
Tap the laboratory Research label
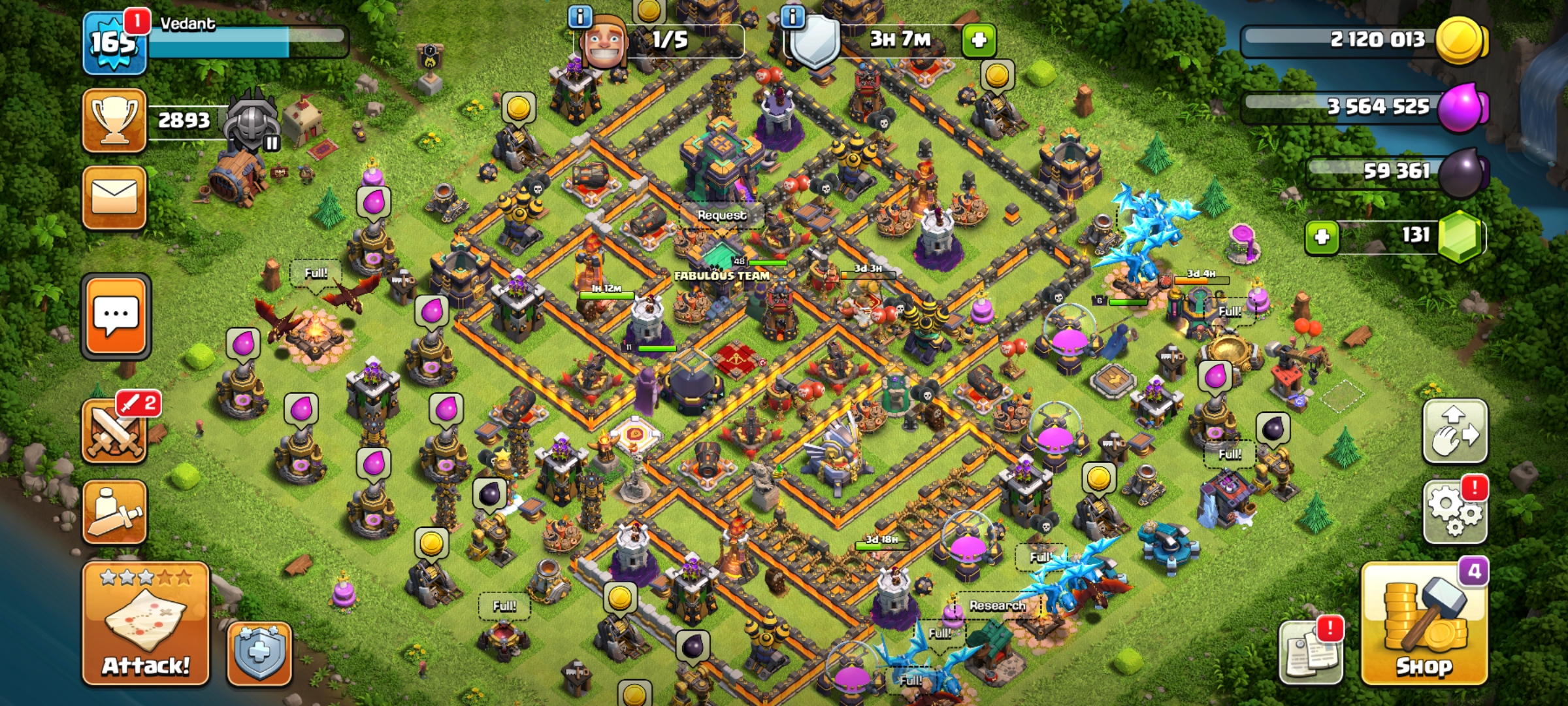997,606
